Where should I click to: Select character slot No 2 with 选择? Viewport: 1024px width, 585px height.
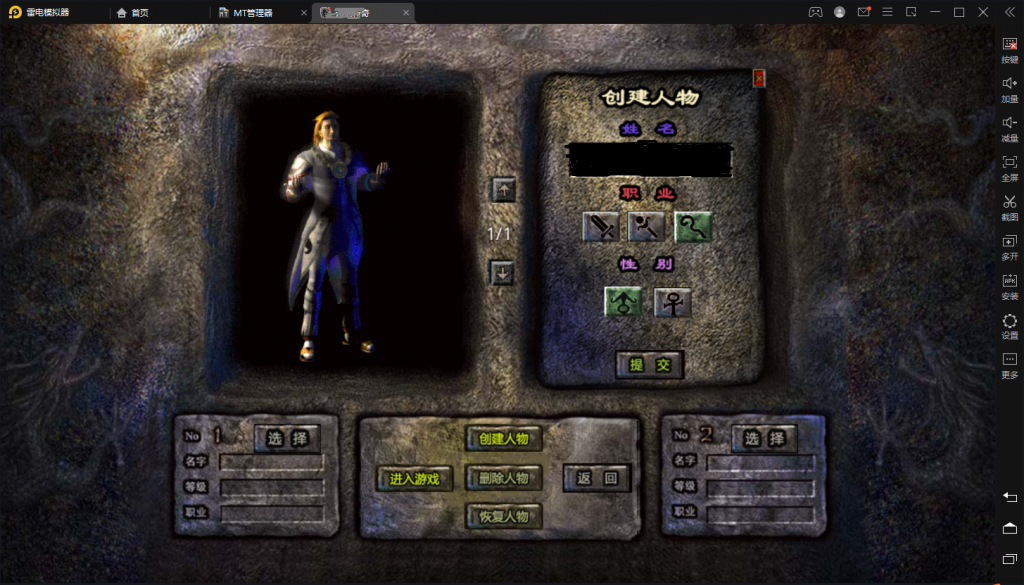[x=765, y=438]
